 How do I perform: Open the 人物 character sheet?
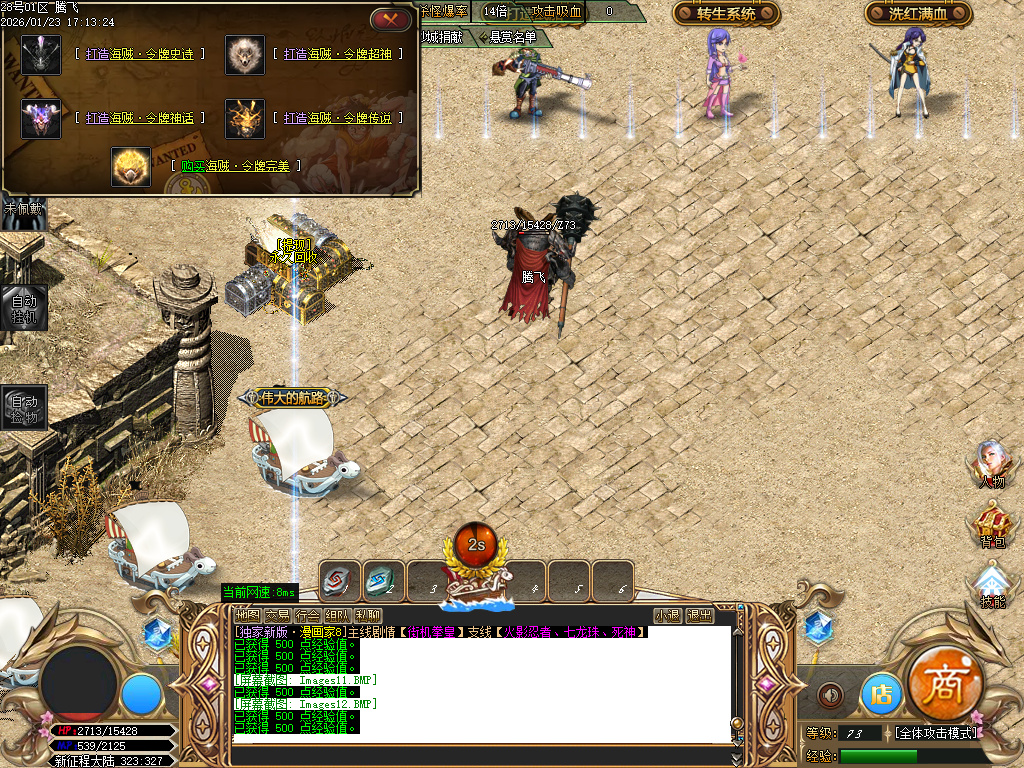pos(990,466)
